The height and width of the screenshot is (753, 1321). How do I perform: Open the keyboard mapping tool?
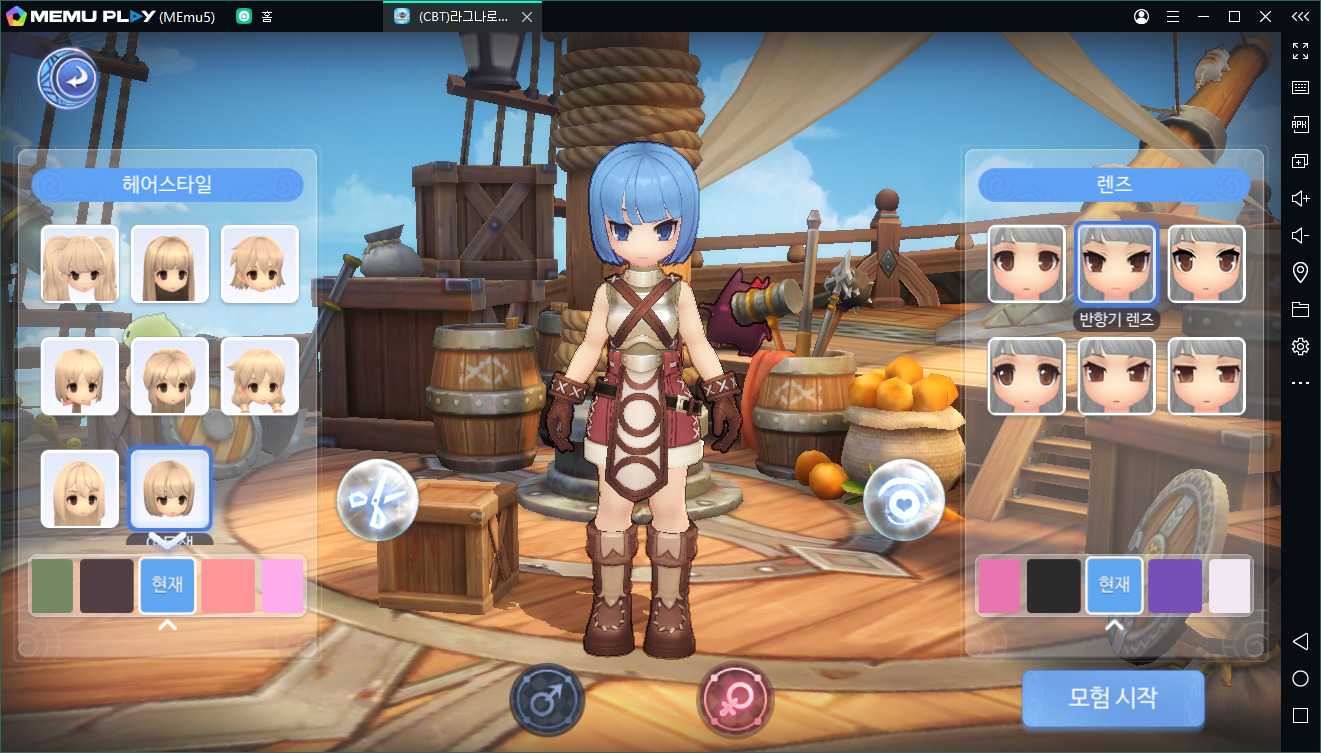(1300, 87)
